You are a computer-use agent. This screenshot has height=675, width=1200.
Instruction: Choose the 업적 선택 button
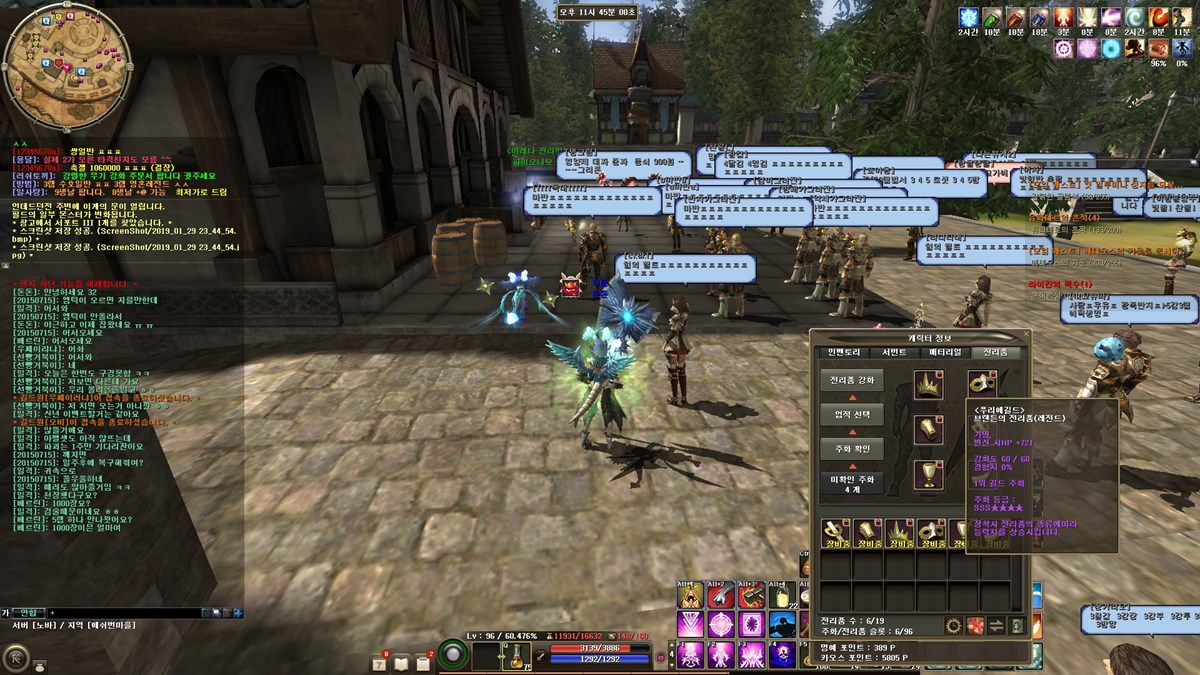[851, 414]
